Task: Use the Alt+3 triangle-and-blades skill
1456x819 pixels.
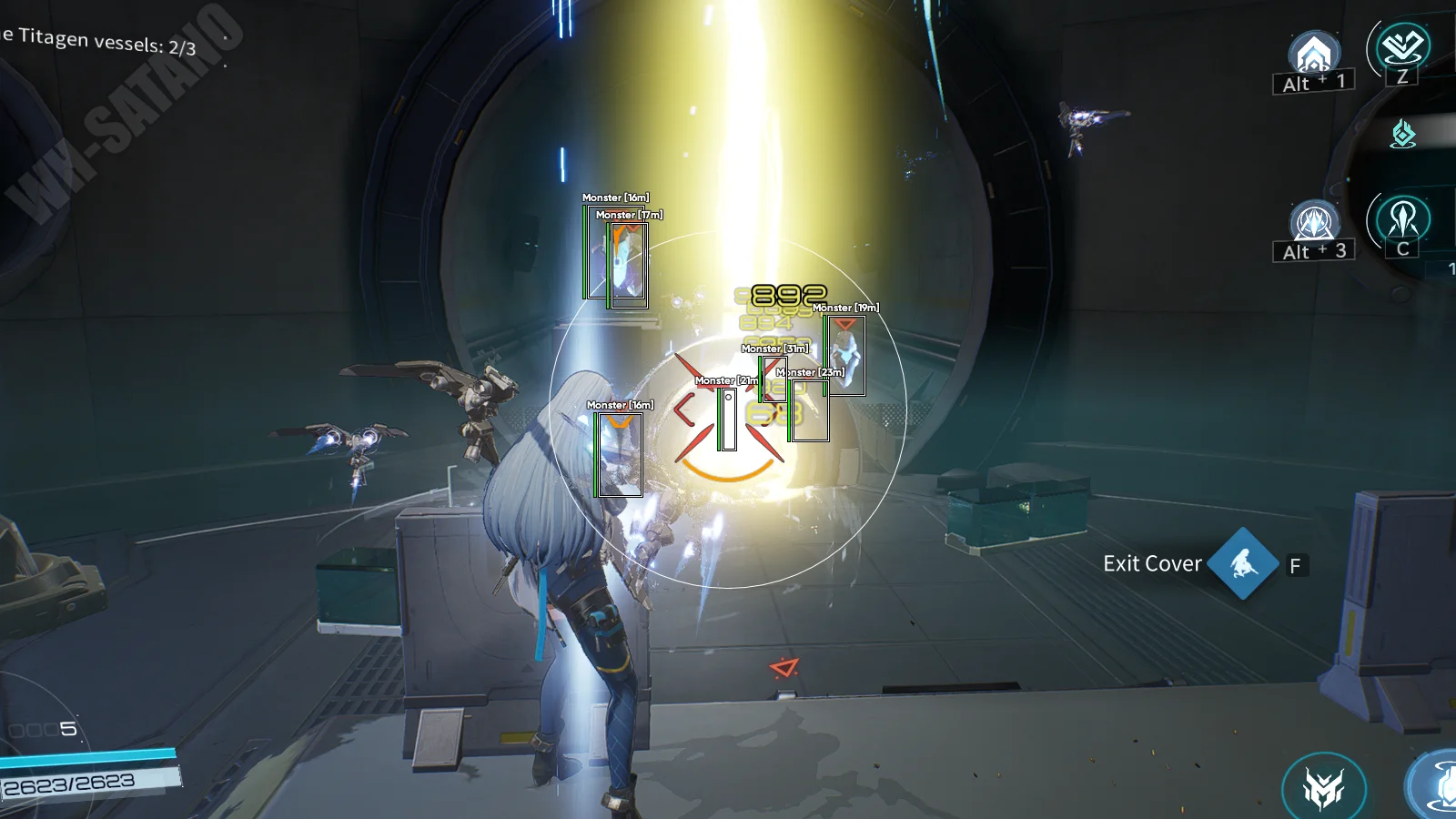Action: [1314, 222]
